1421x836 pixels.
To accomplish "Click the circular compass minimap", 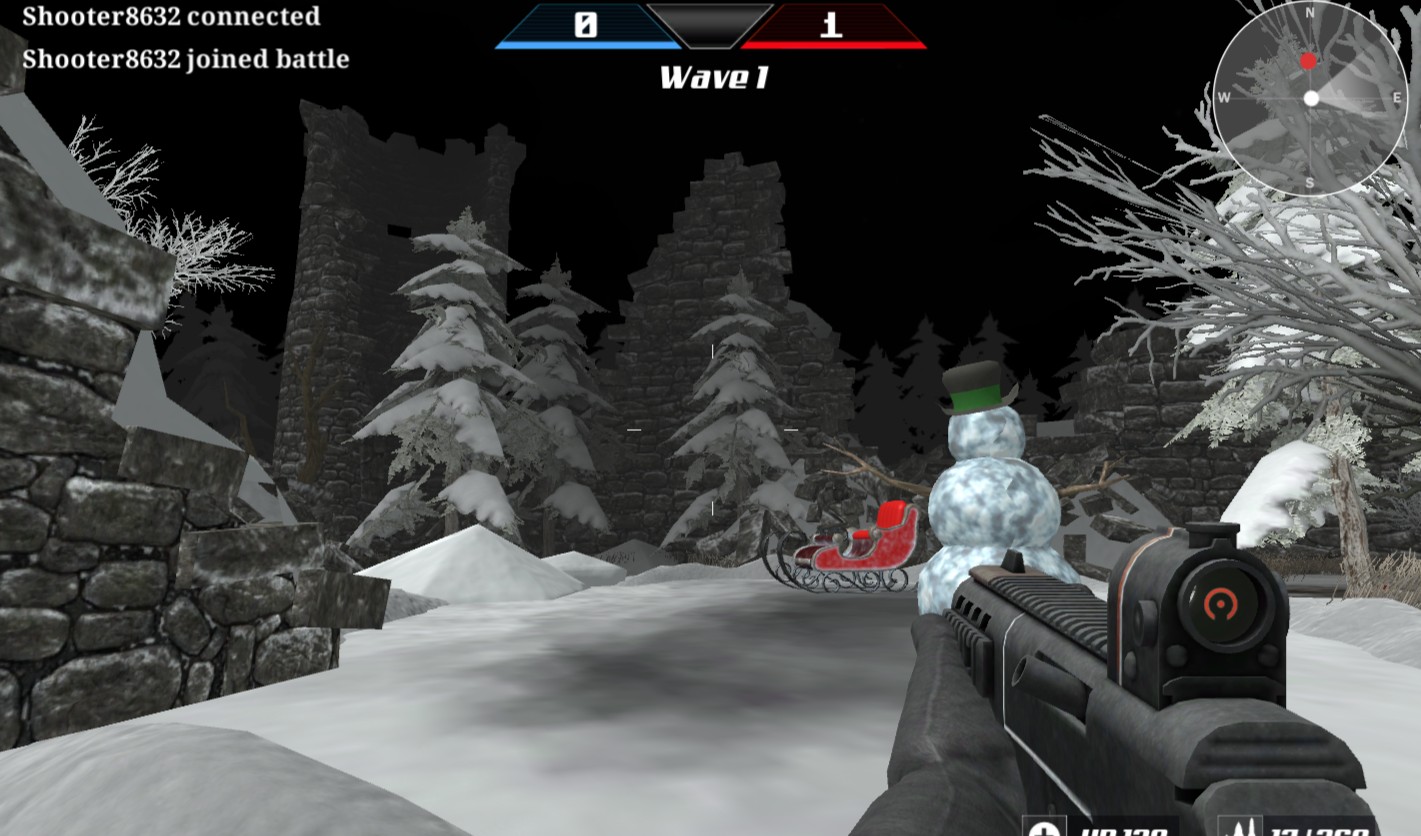I will (x=1310, y=98).
